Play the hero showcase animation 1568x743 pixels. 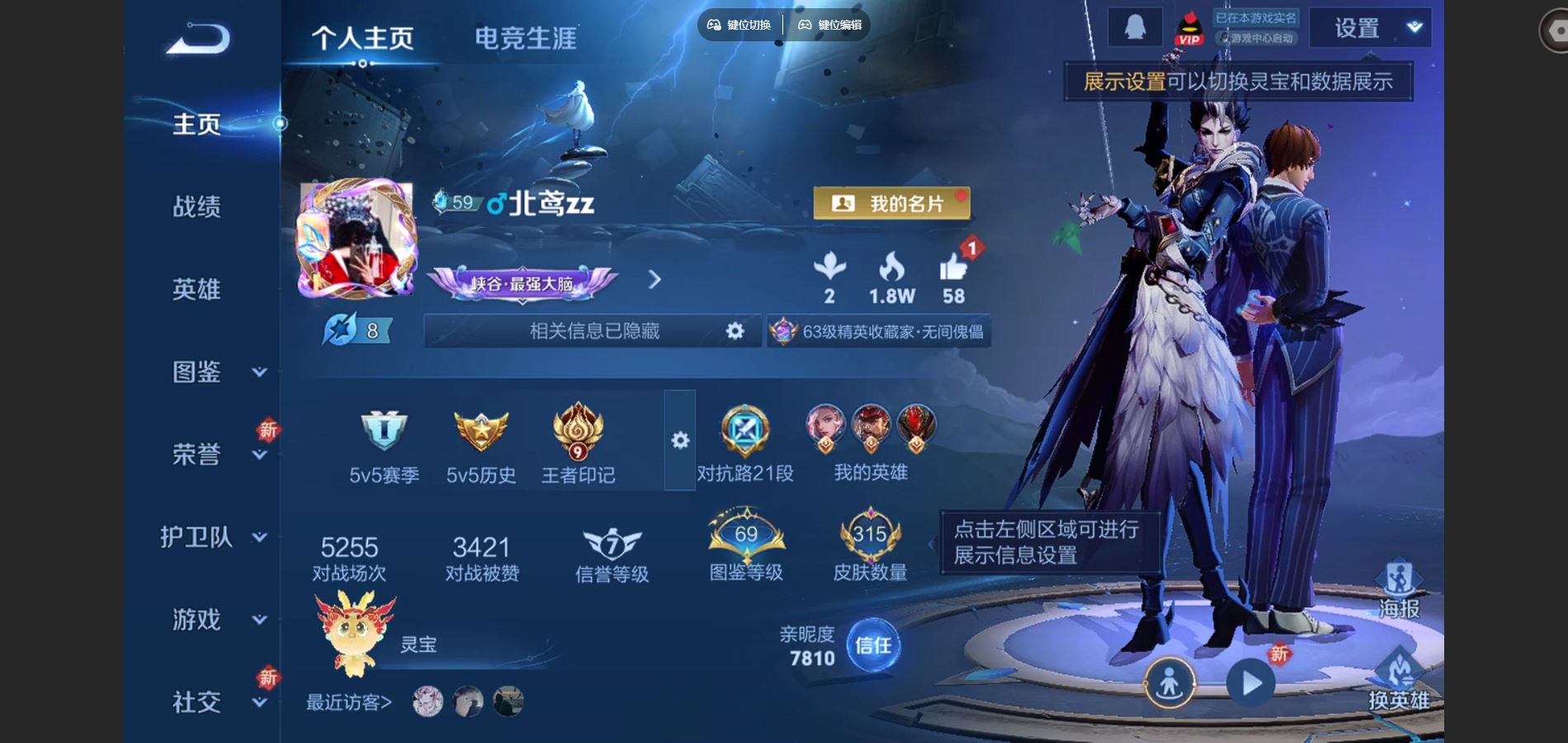[x=1250, y=684]
